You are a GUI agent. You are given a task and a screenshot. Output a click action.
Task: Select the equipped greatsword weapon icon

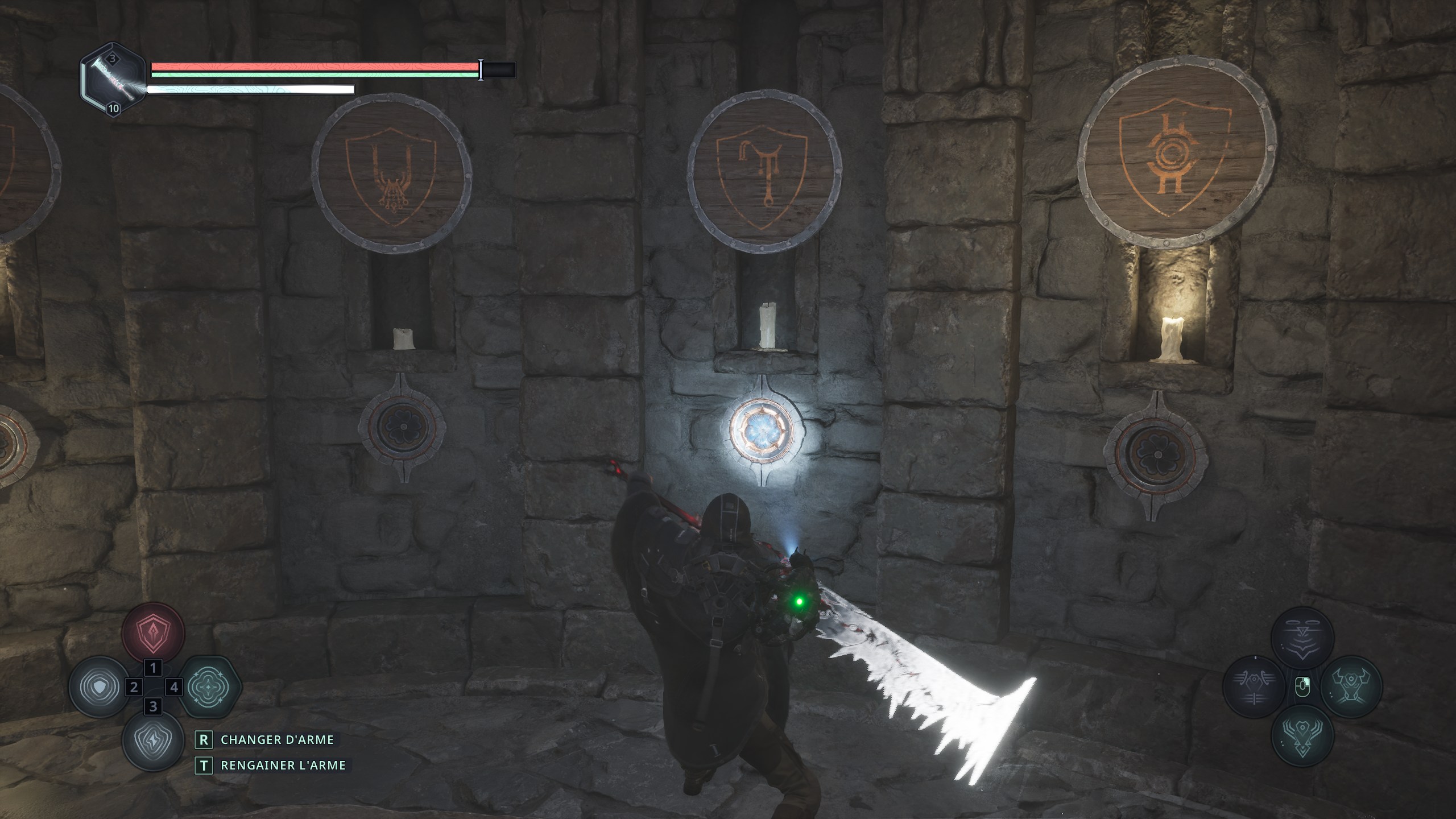(113, 80)
